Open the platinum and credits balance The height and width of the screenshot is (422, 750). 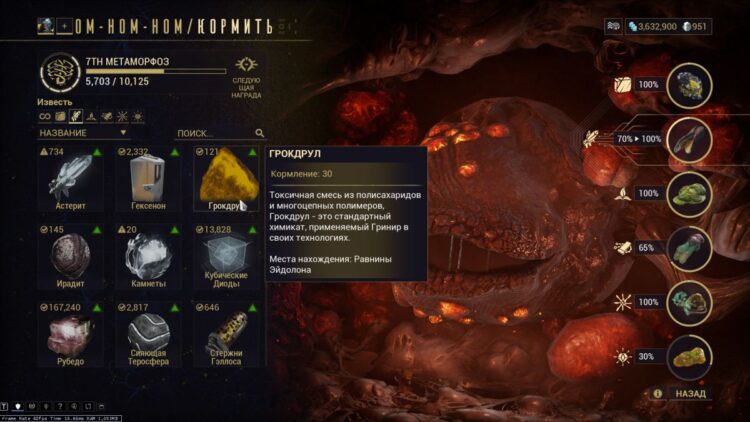(667, 26)
